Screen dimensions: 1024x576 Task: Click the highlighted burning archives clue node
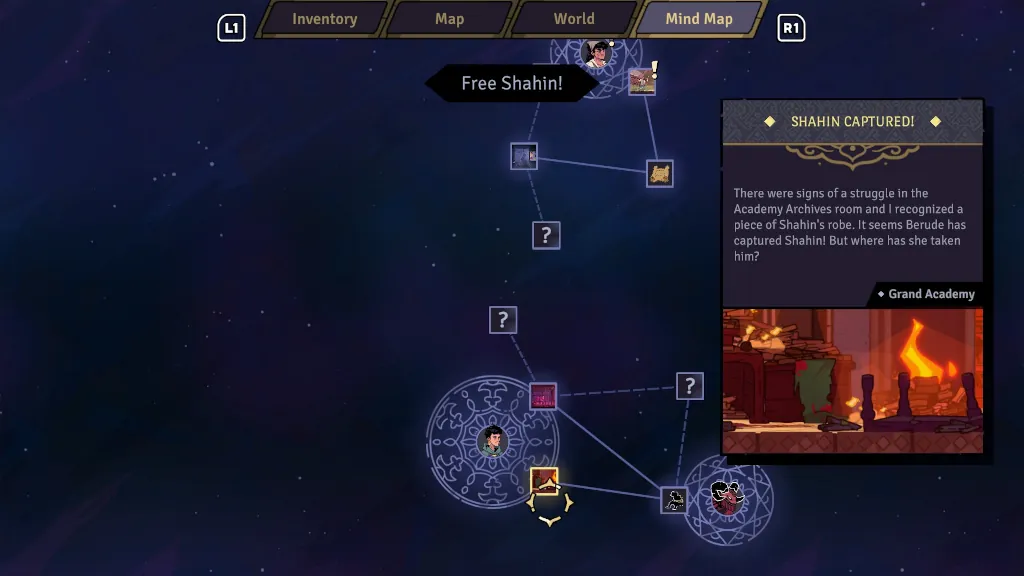click(544, 481)
